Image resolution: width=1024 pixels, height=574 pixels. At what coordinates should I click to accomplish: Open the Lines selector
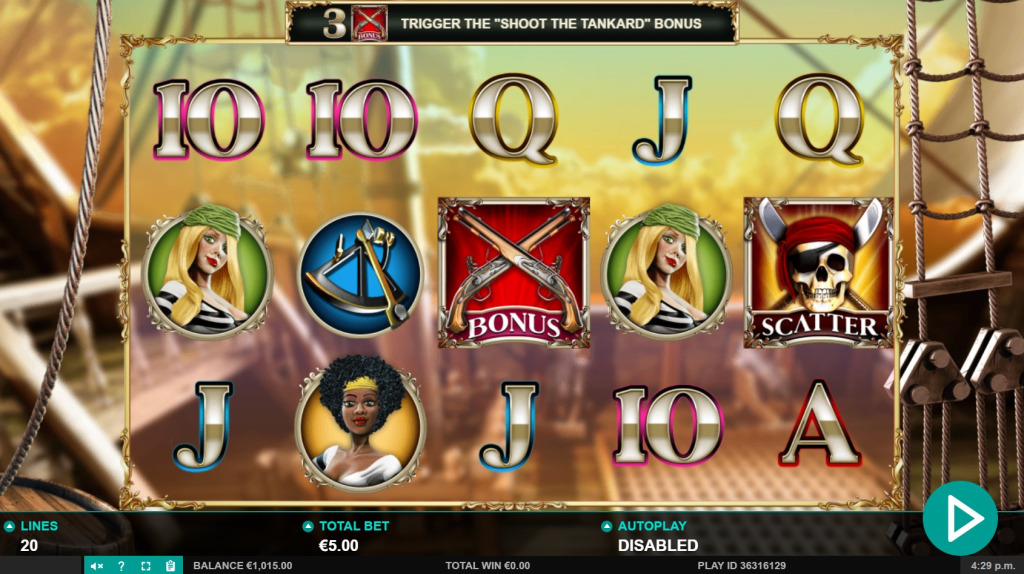point(10,526)
